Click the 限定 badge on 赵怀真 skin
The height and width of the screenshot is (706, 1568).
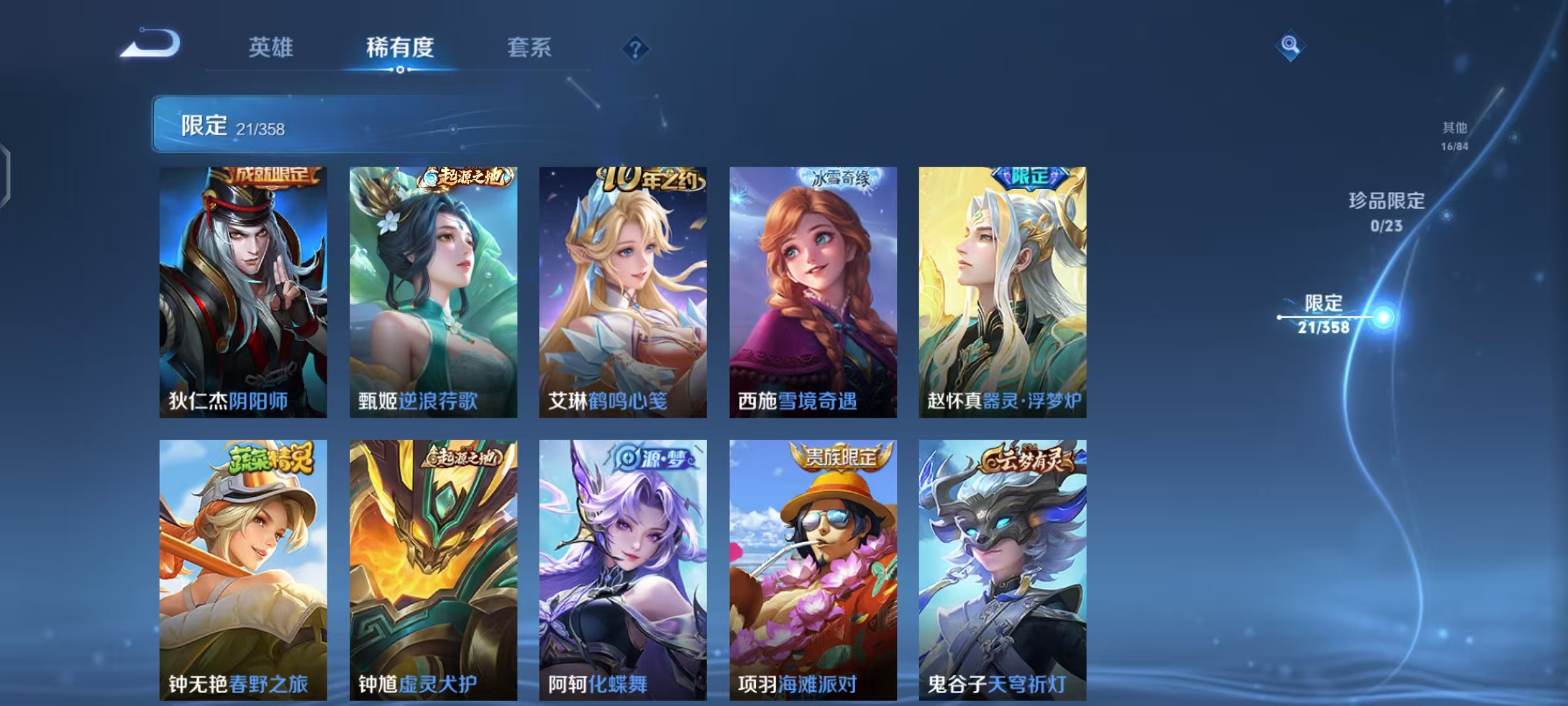[x=1030, y=177]
